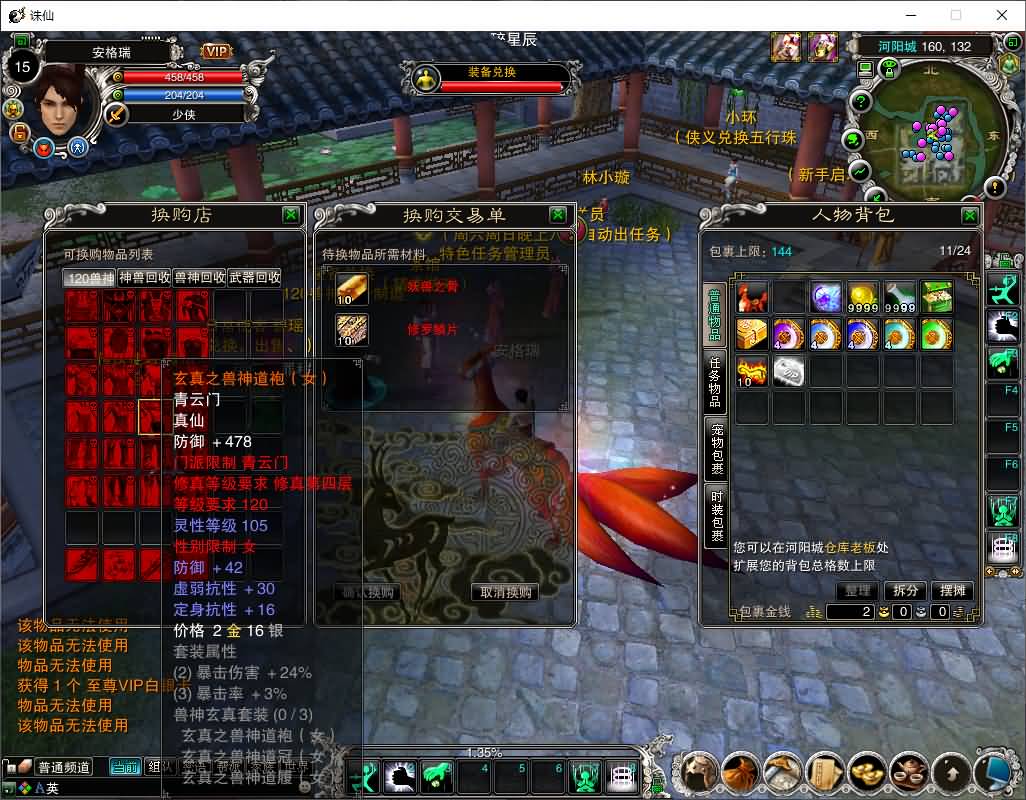Open the 宠物包裹 pet bag tab
The image size is (1026, 800).
click(x=716, y=449)
